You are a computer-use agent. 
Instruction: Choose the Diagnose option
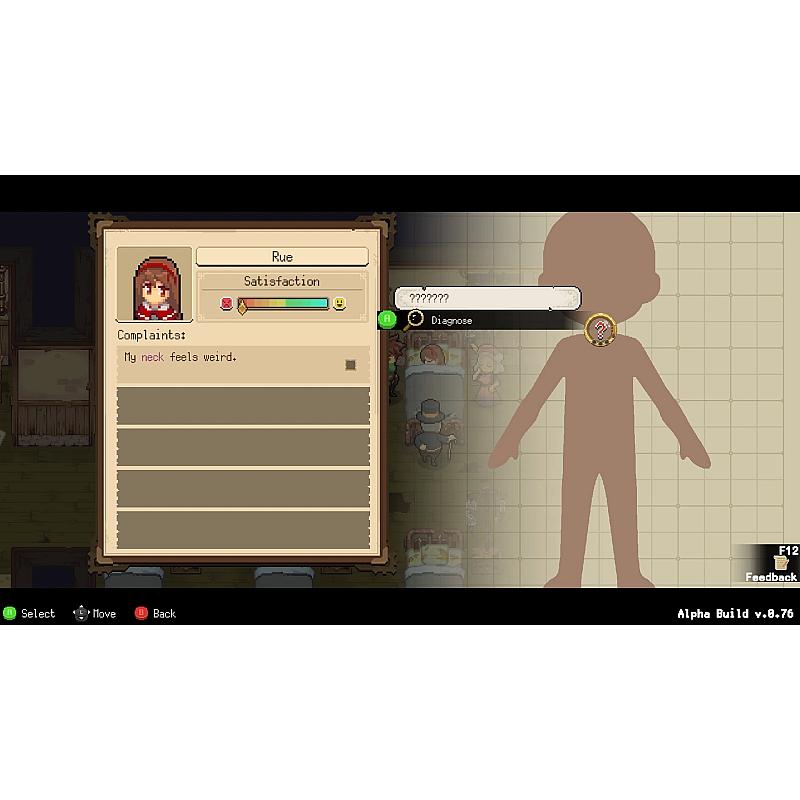pyautogui.click(x=451, y=320)
